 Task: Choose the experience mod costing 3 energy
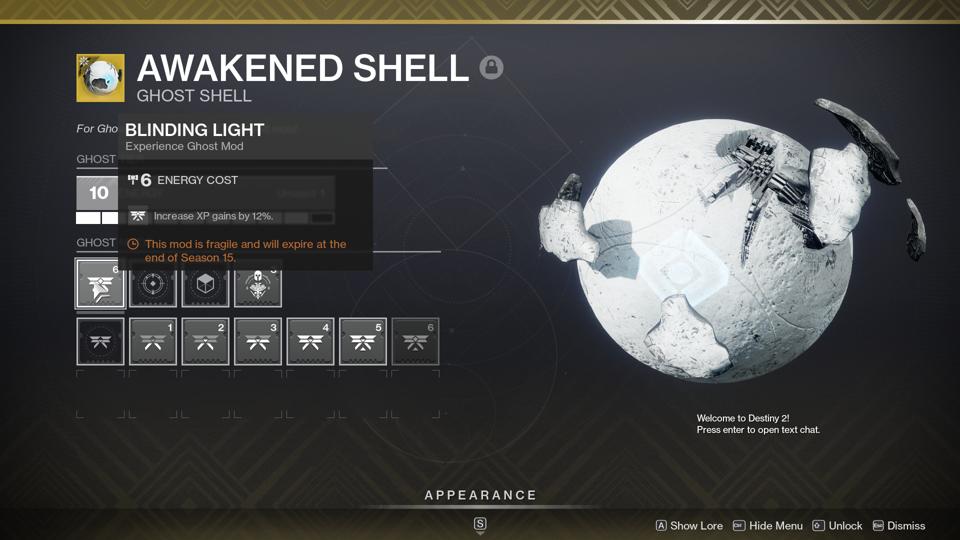(258, 342)
